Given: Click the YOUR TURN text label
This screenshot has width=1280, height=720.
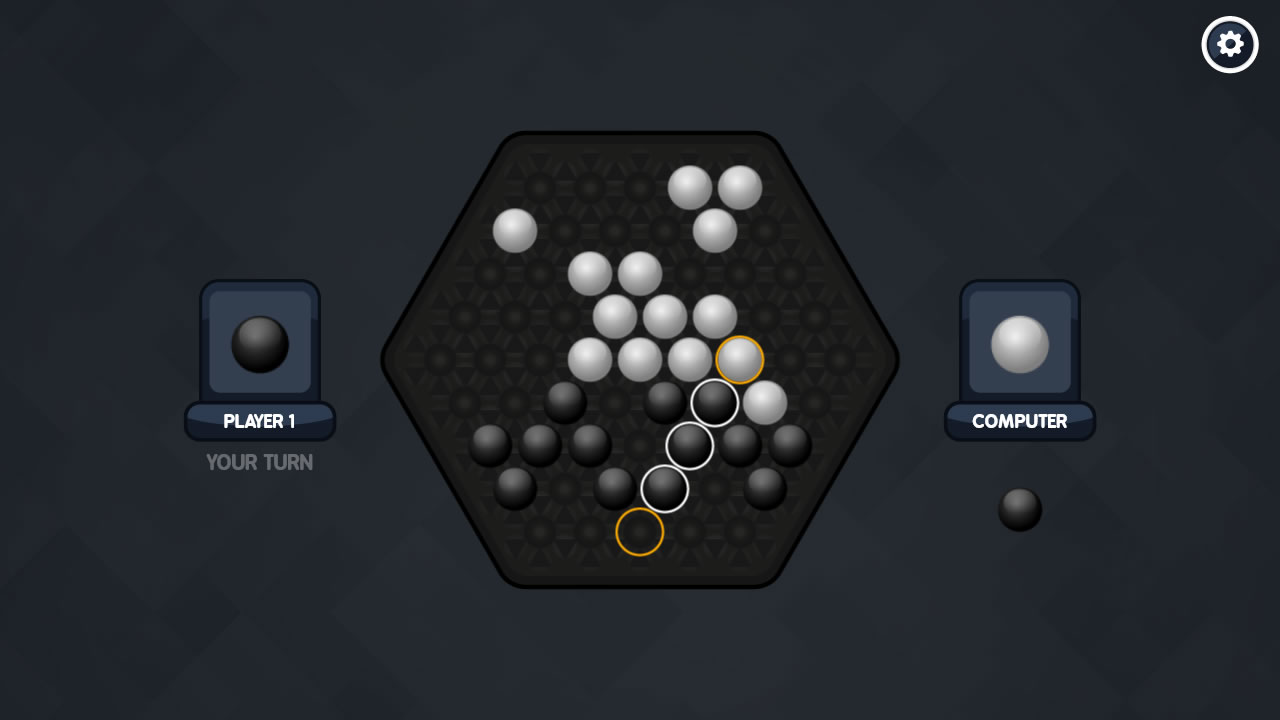Looking at the screenshot, I should (x=259, y=462).
